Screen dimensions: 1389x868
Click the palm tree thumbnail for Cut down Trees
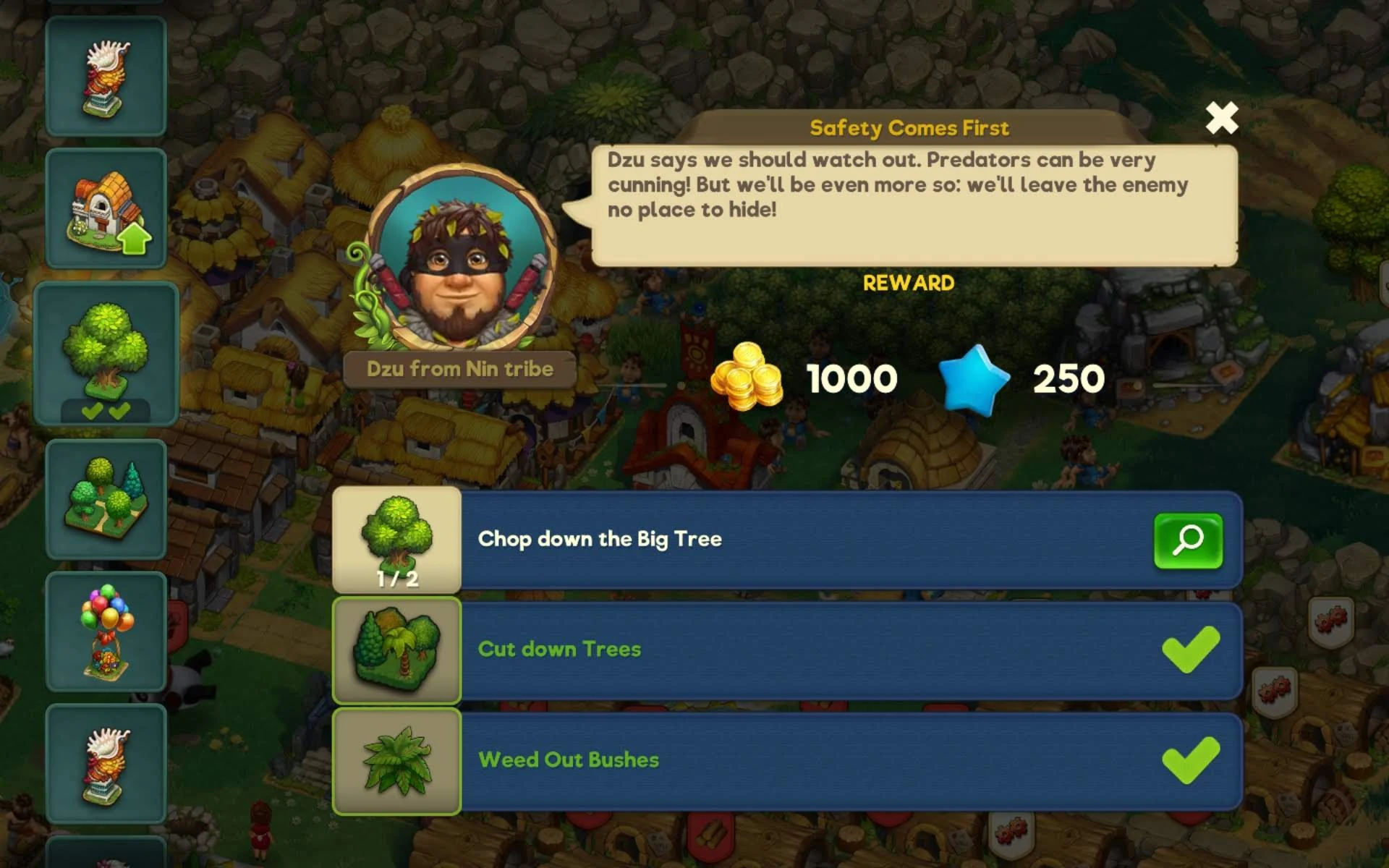click(x=396, y=650)
